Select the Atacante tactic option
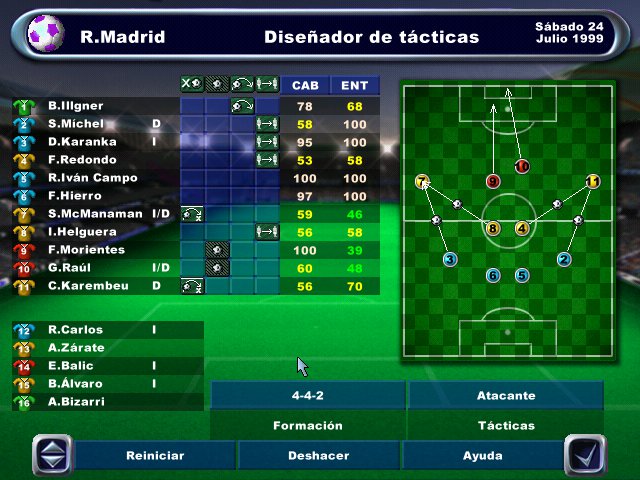The height and width of the screenshot is (480, 640). tap(506, 395)
